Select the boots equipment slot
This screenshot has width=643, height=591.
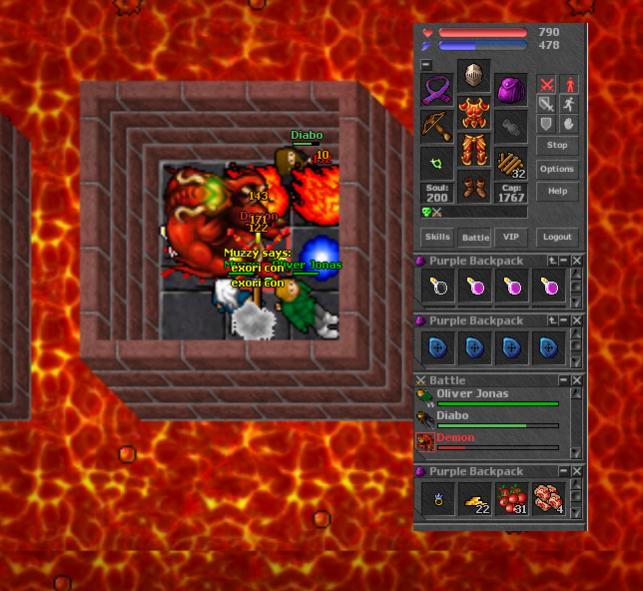474,188
